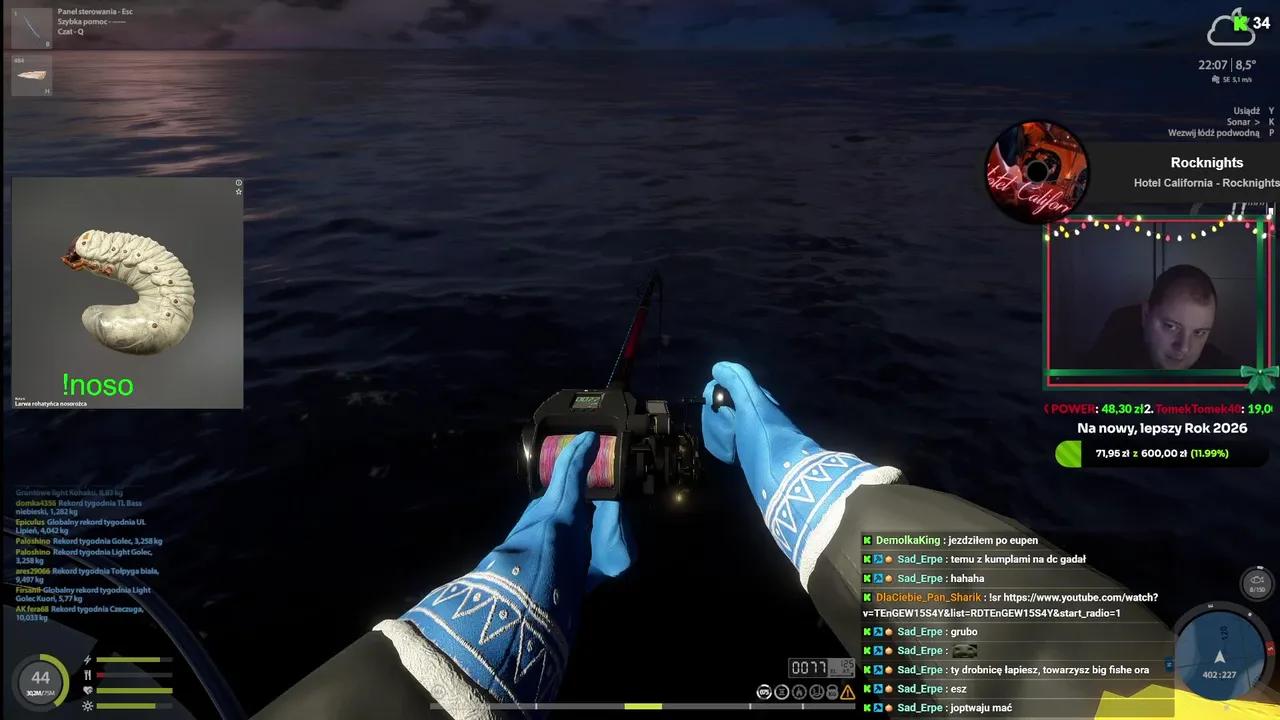This screenshot has height=720, width=1280.
Task: Toggle the fire indicator in the reel icon row
Action: (800, 691)
